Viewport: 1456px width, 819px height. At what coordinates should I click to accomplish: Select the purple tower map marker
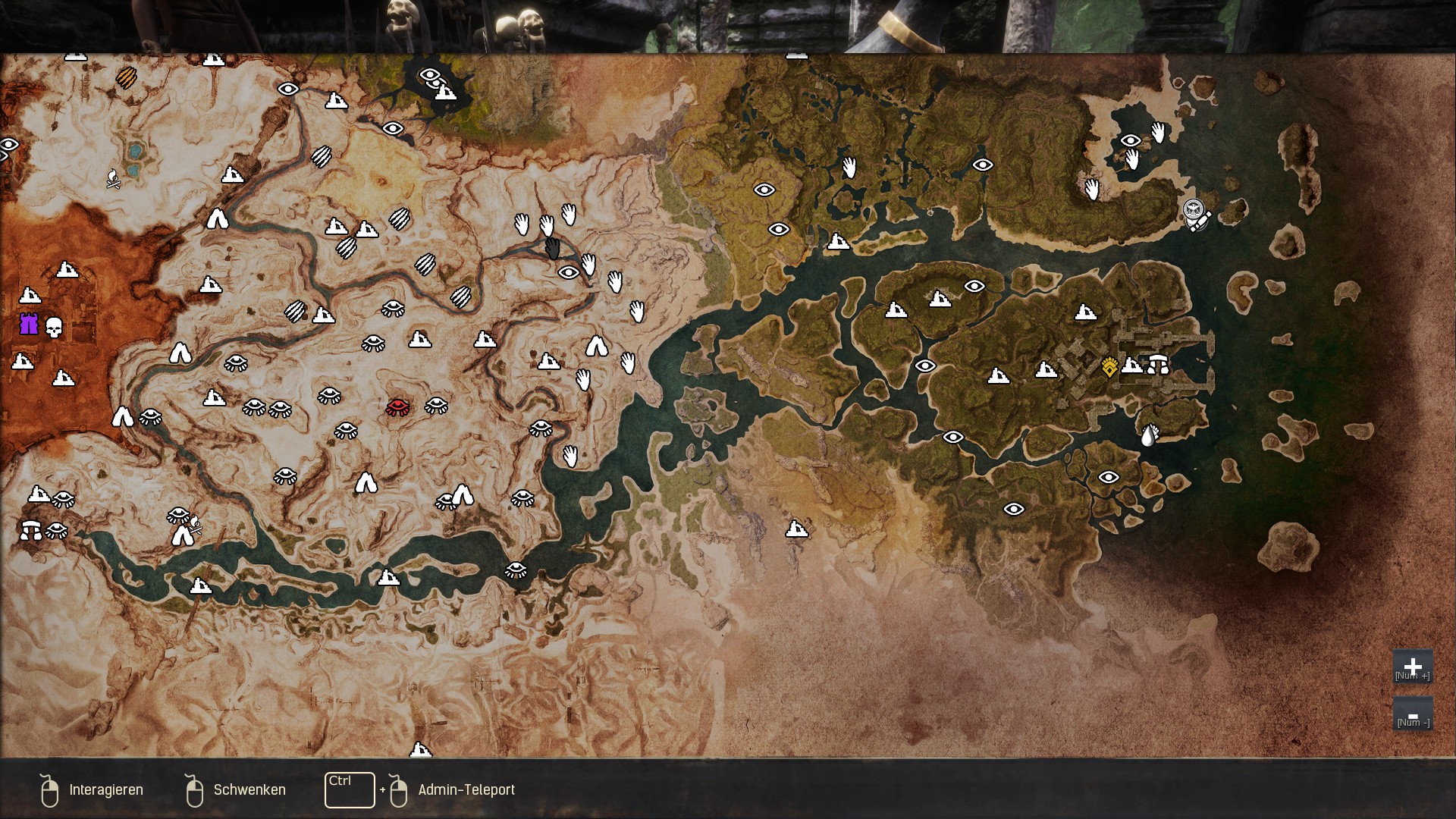[x=29, y=325]
